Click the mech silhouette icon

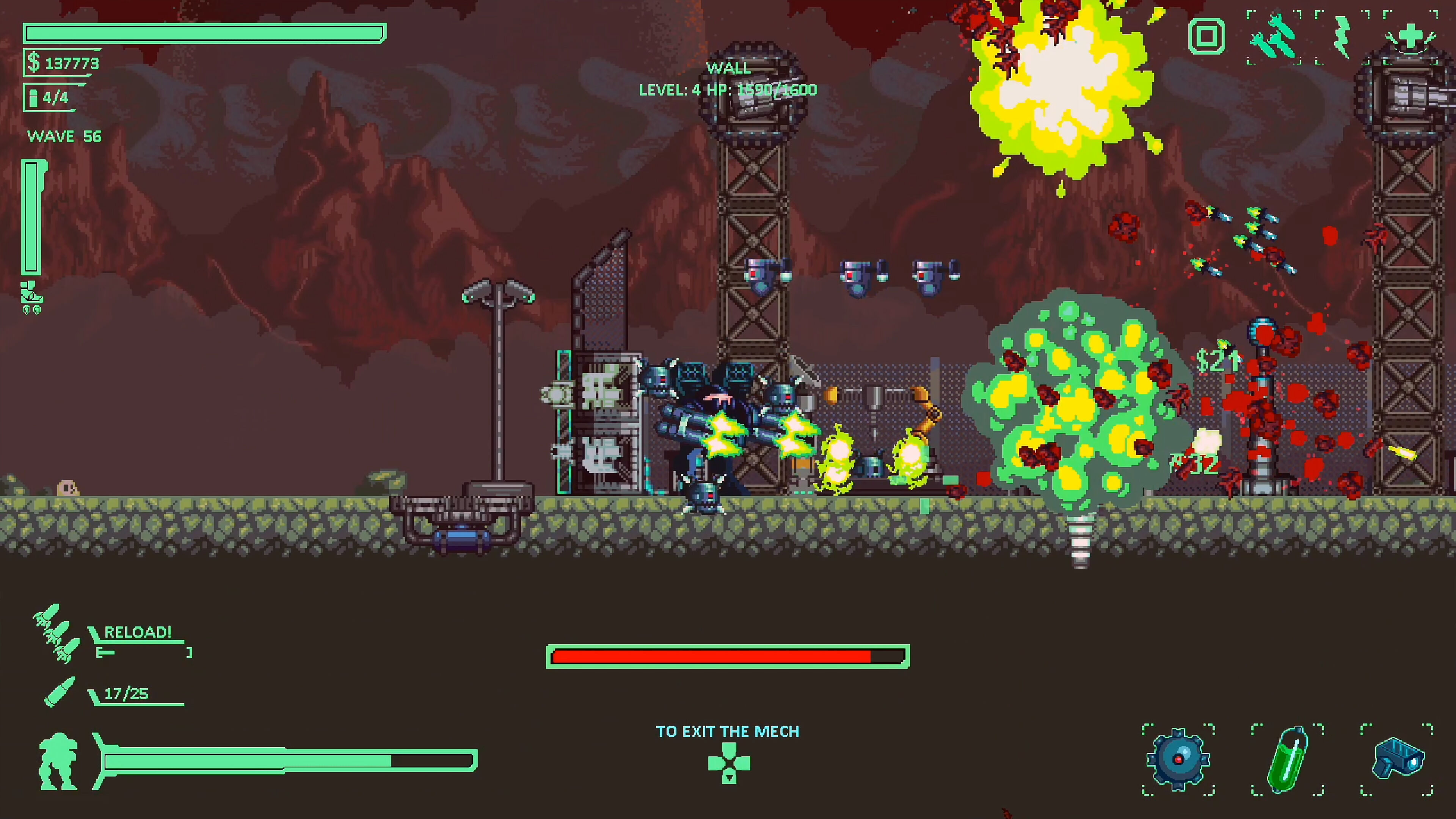point(58,761)
